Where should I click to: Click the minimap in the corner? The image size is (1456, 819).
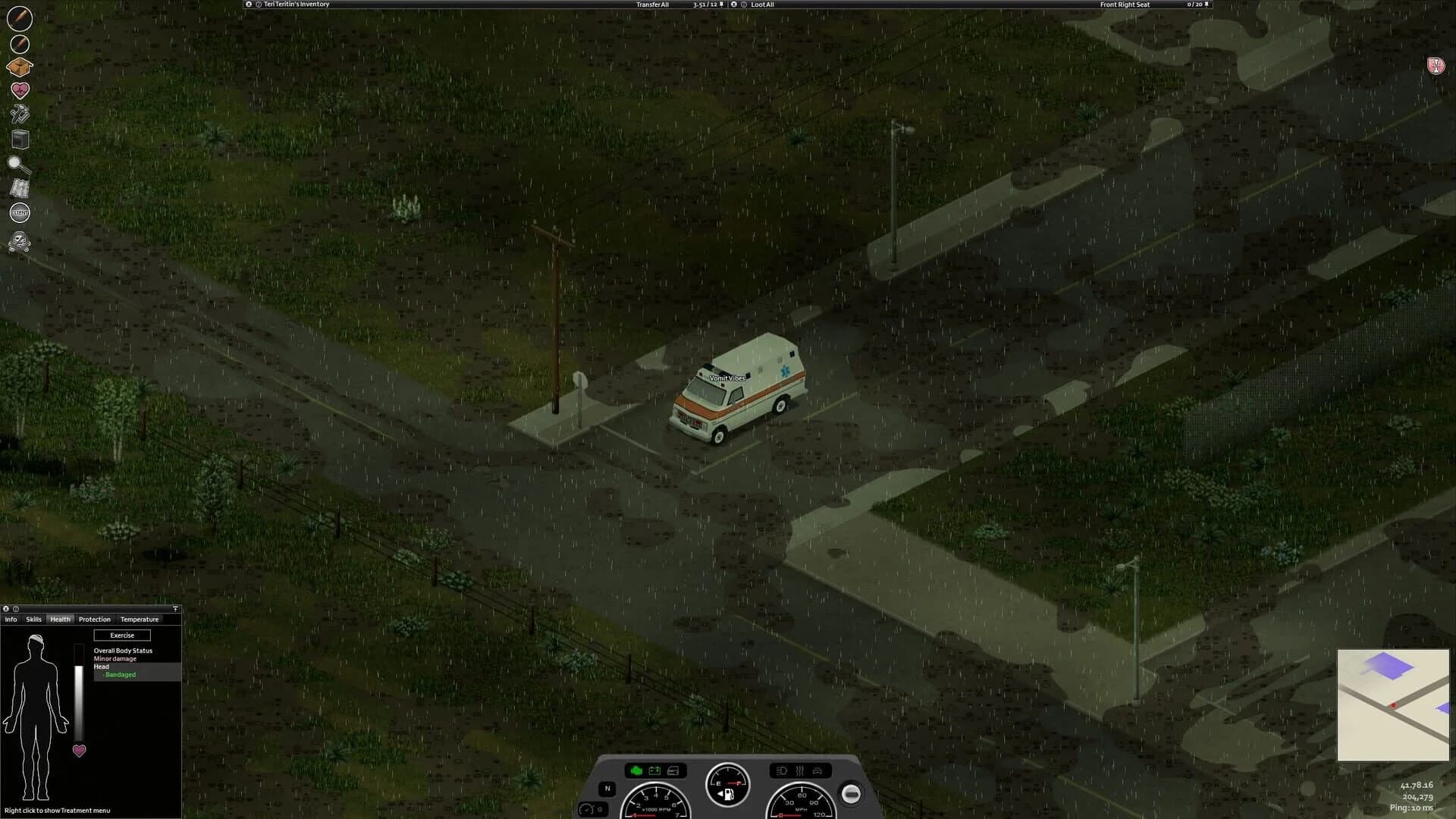[x=1394, y=705]
